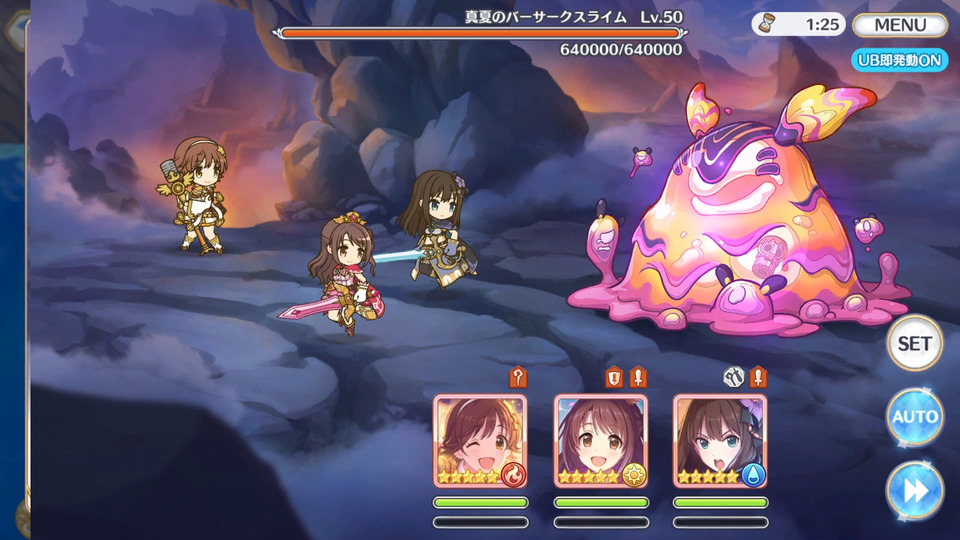960x540 pixels.
Task: Open the MENU button
Action: (x=899, y=25)
